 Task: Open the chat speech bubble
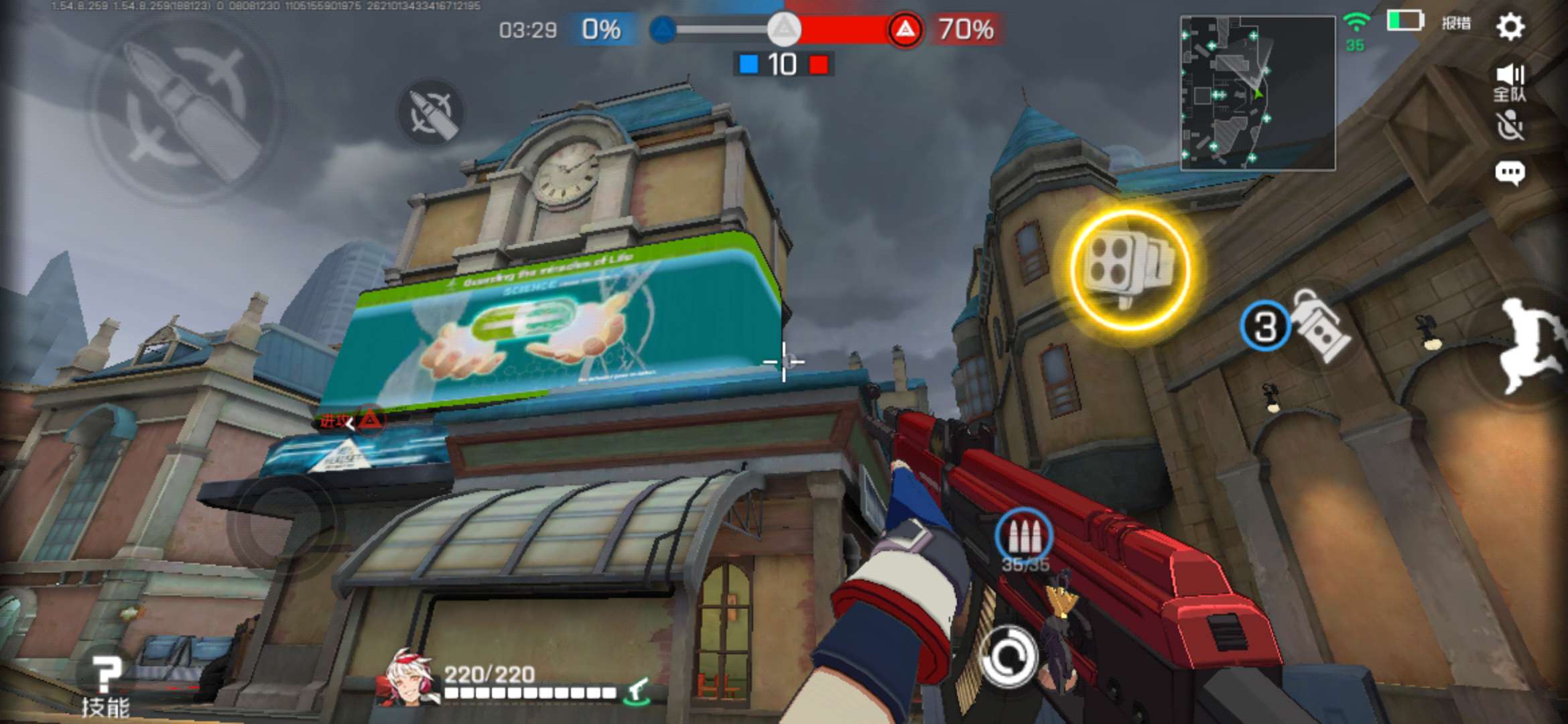[x=1510, y=173]
